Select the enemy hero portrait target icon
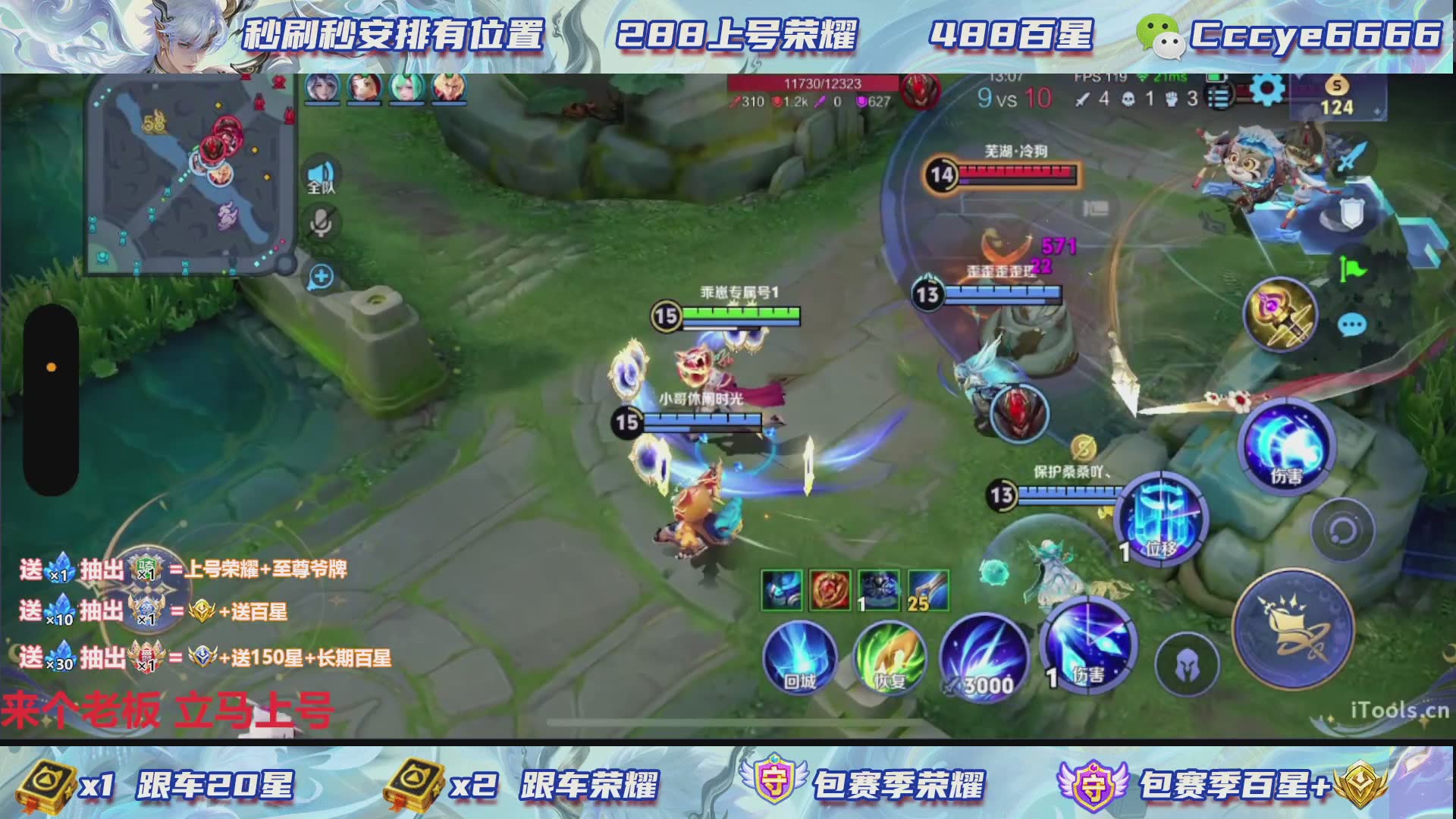Viewport: 1456px width, 819px height. point(1018,413)
